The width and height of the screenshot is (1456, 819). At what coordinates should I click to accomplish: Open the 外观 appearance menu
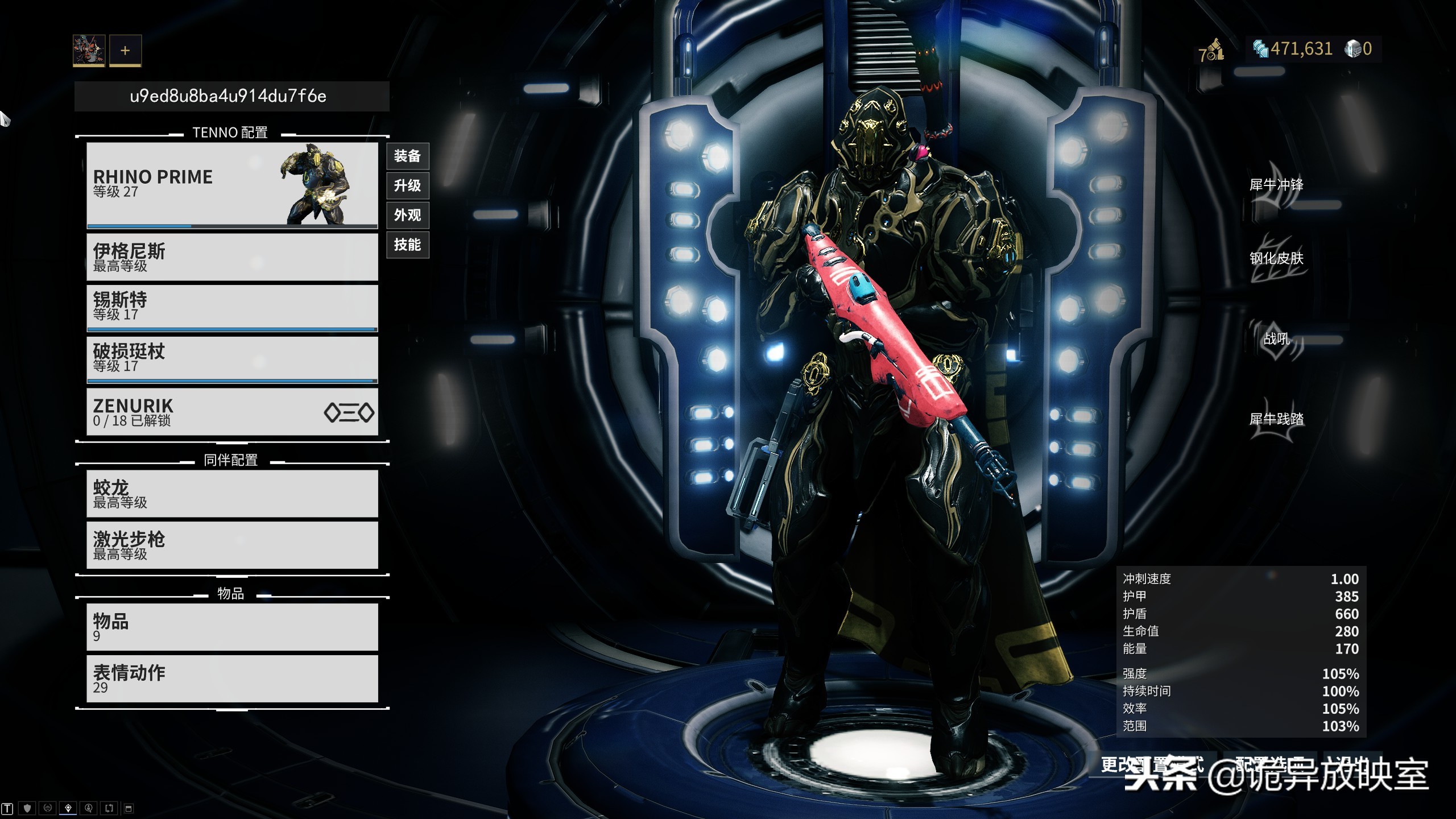[407, 215]
